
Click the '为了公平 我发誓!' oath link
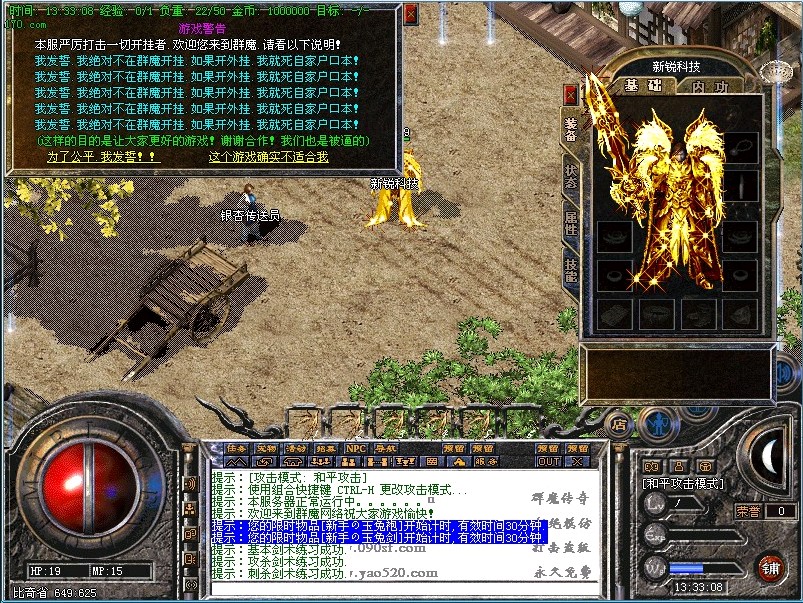(89, 157)
